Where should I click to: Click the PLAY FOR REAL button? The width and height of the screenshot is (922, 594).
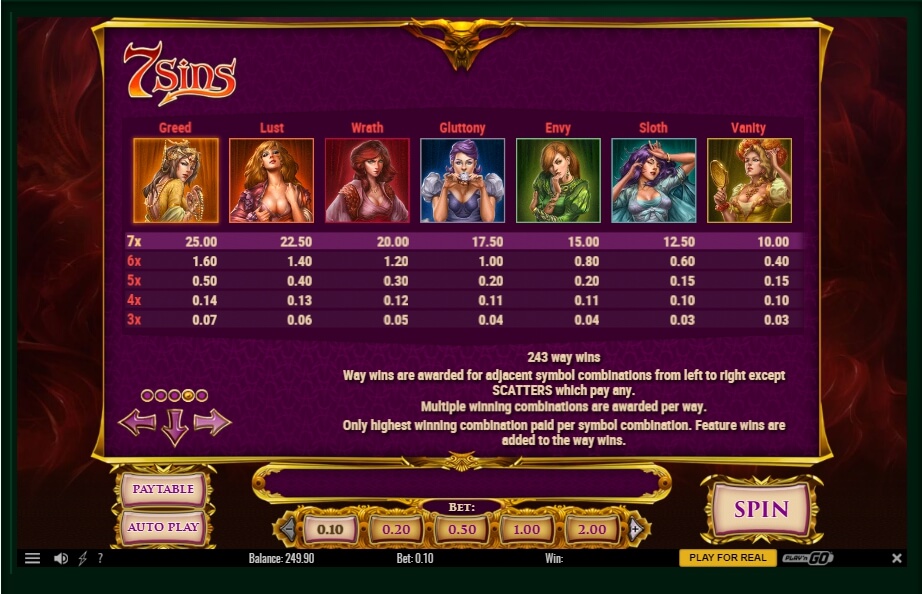(x=727, y=558)
